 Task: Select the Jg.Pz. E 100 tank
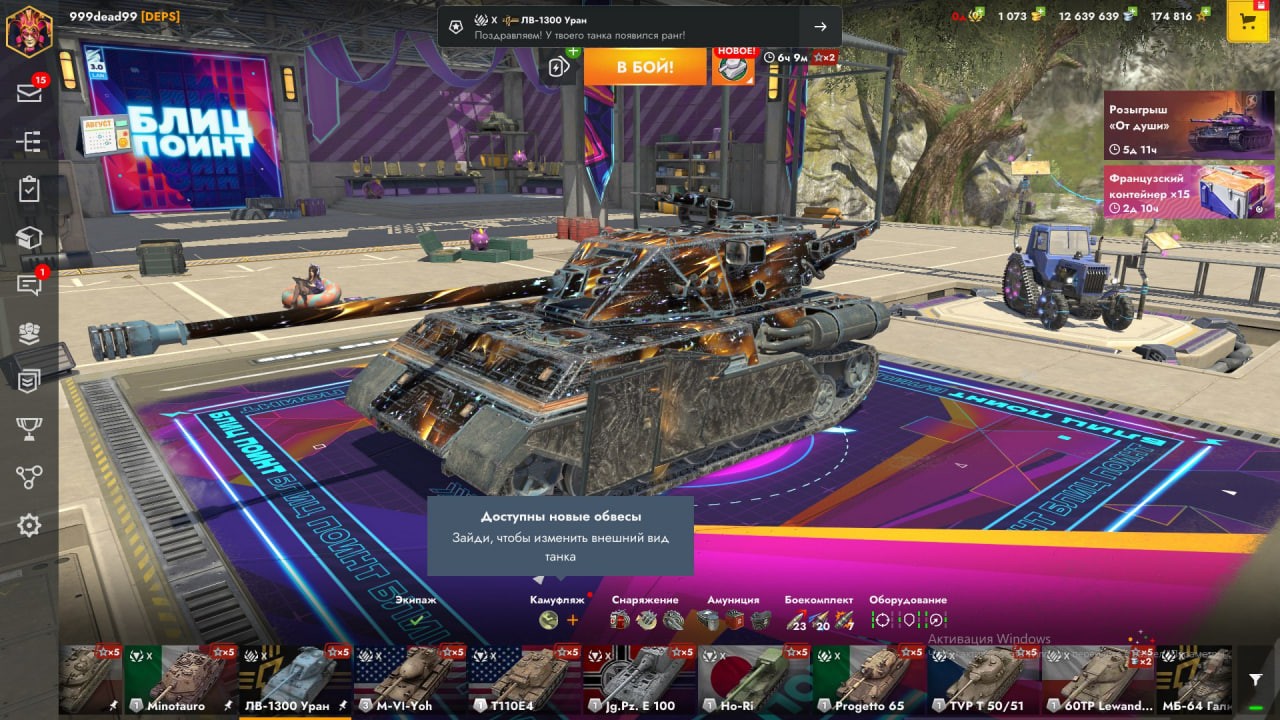click(x=639, y=680)
